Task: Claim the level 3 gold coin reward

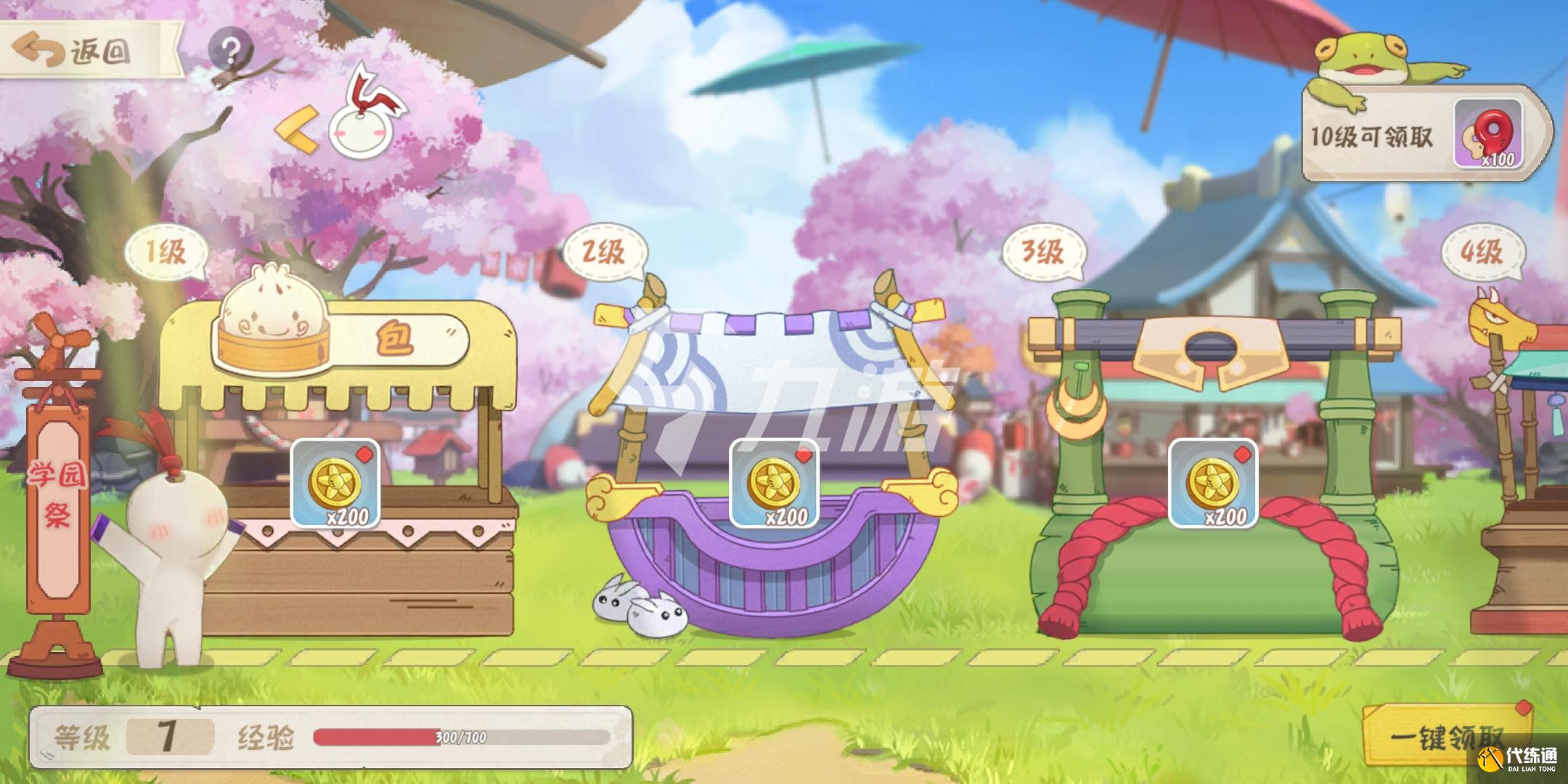Action: (x=1212, y=483)
